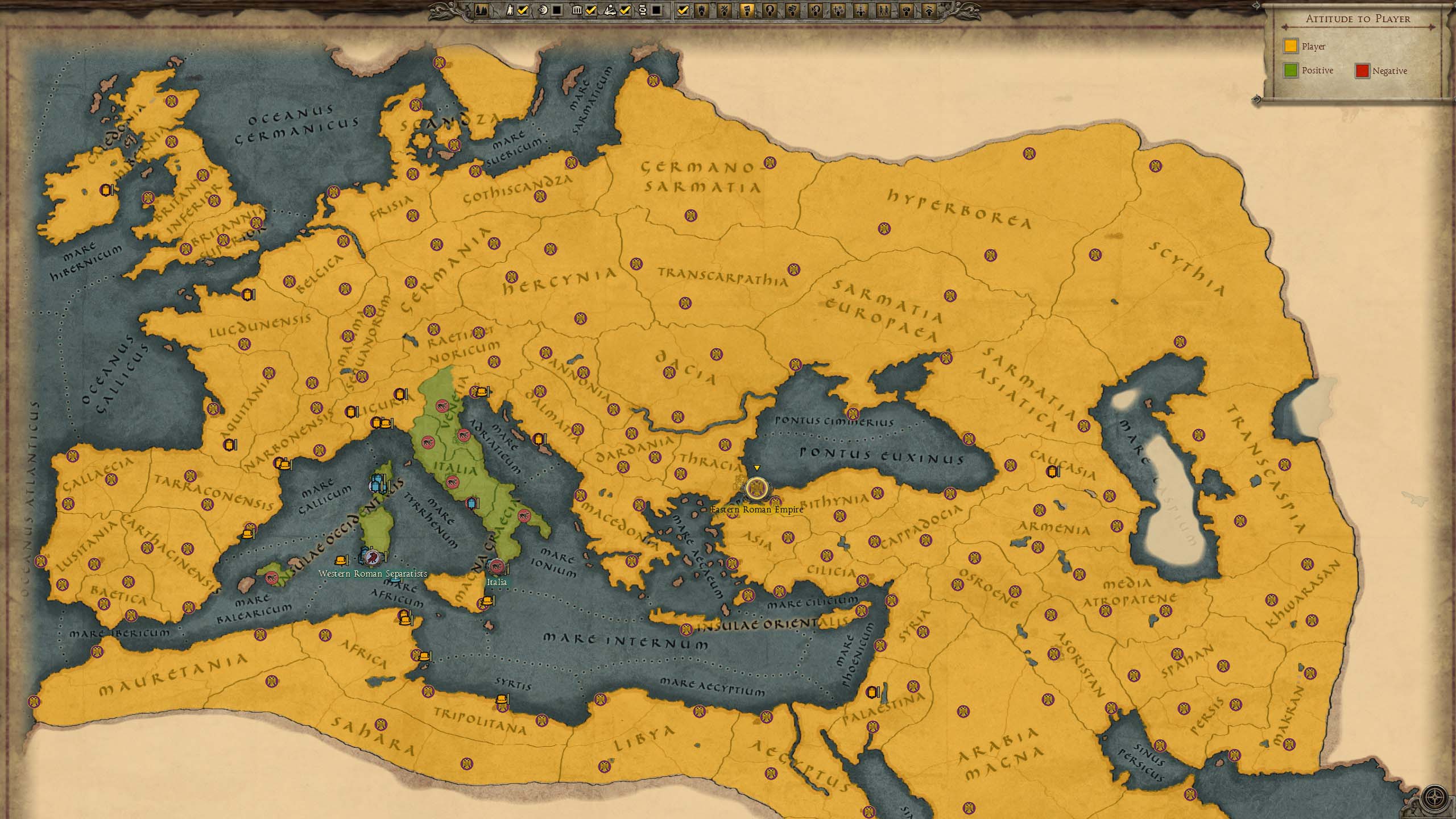Screen dimensions: 1456x819
Task: Select the Western Roman Separatists map marker
Action: pos(373,557)
